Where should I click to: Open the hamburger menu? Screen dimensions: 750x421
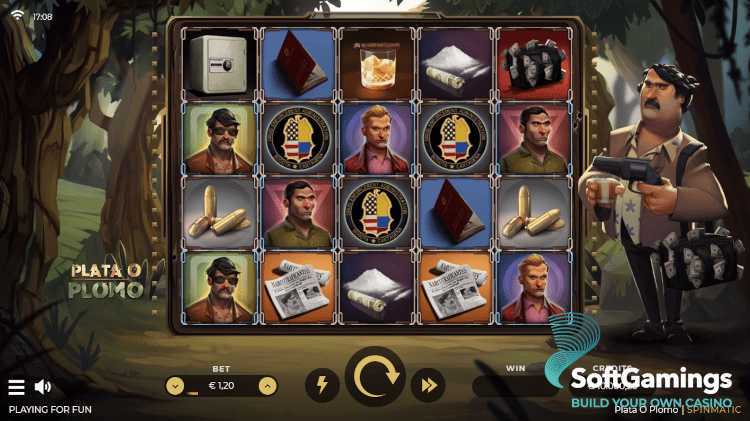(x=16, y=387)
